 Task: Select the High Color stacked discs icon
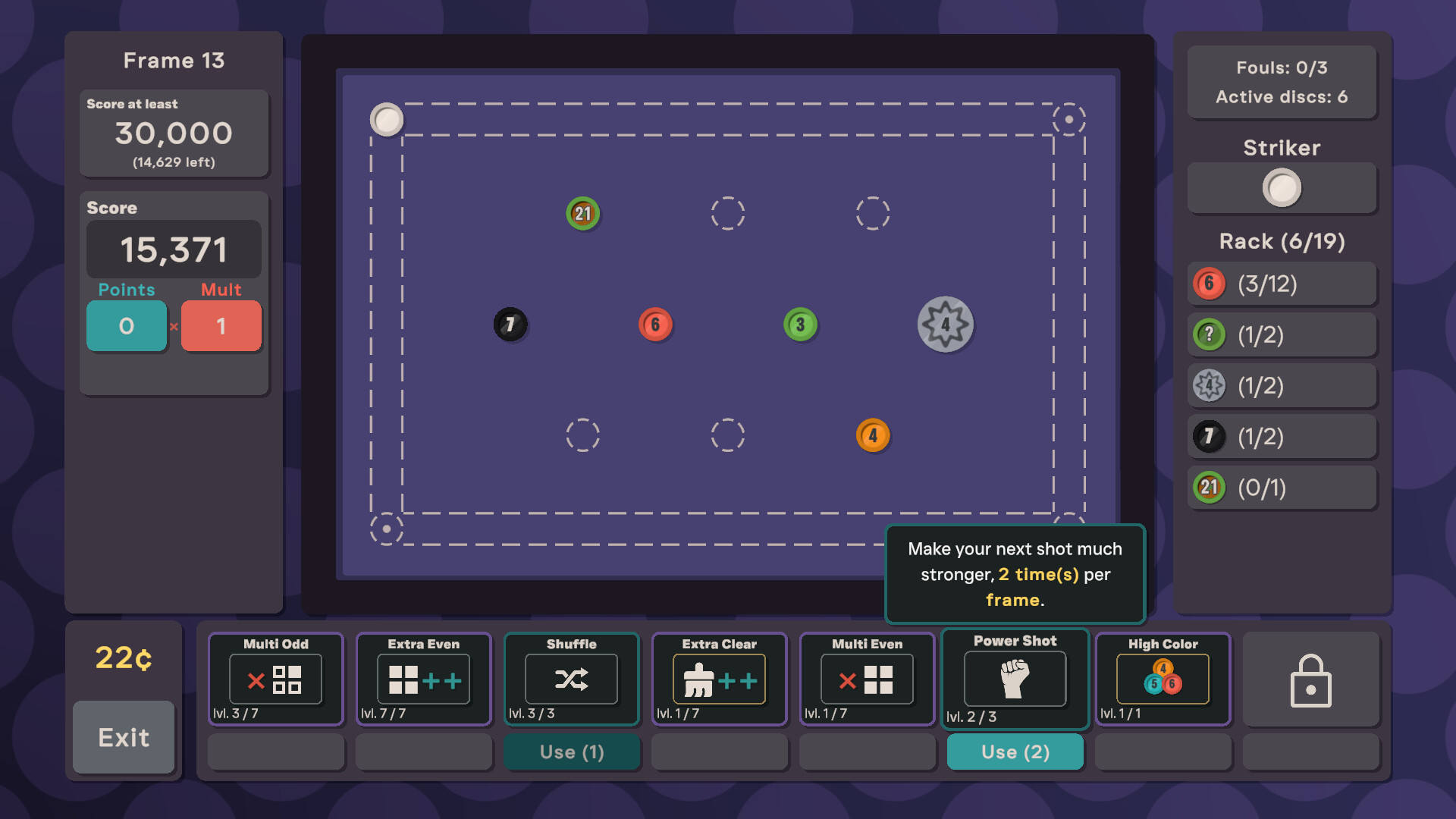tap(1163, 679)
